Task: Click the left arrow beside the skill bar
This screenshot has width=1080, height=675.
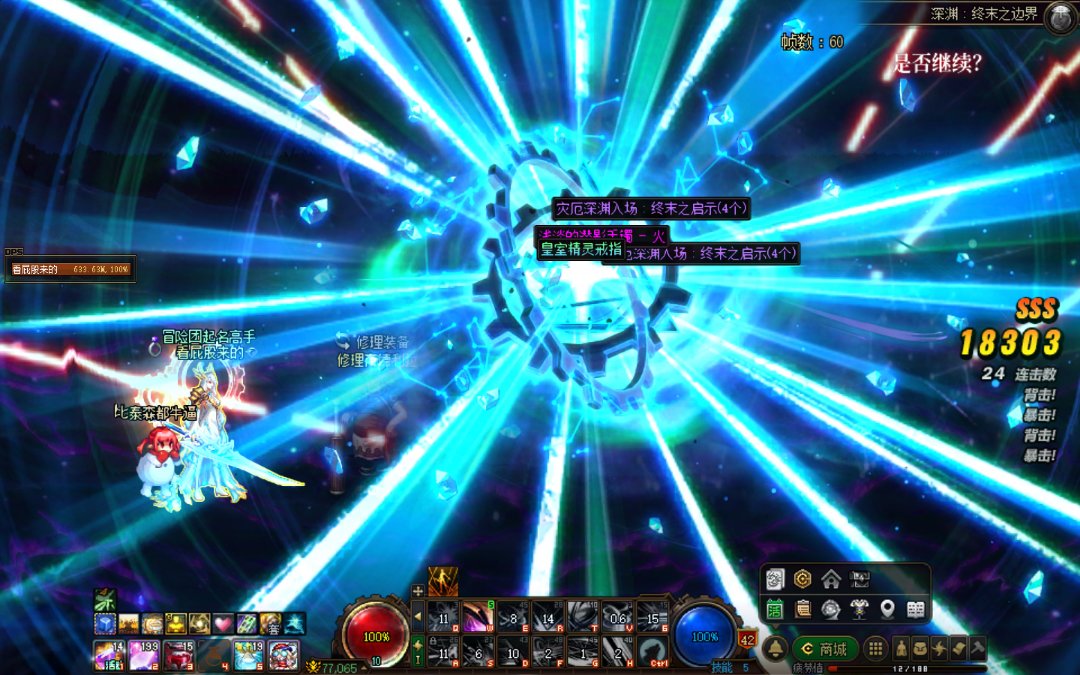Action: (418, 617)
